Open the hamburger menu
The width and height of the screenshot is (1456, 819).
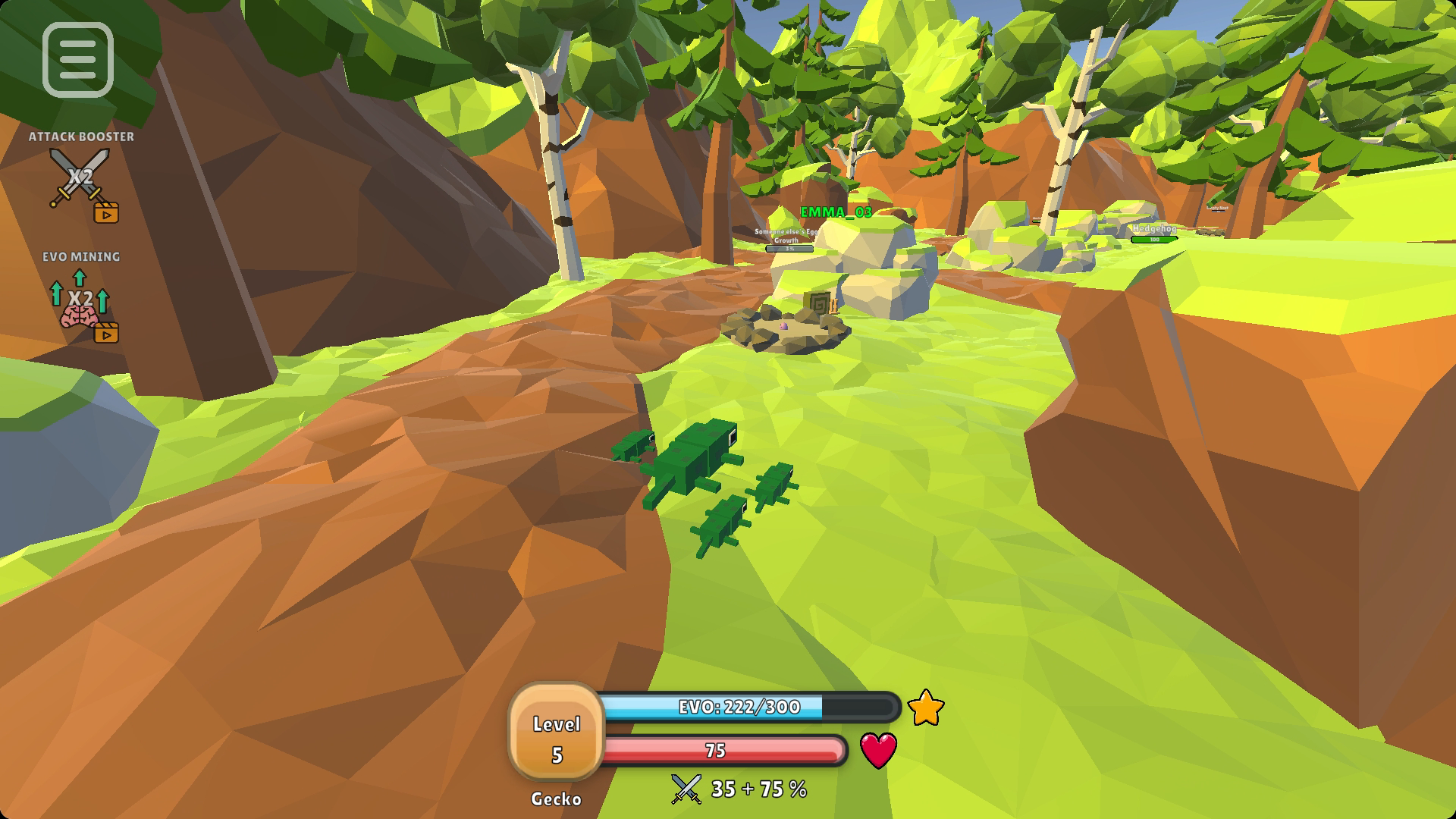point(78,60)
